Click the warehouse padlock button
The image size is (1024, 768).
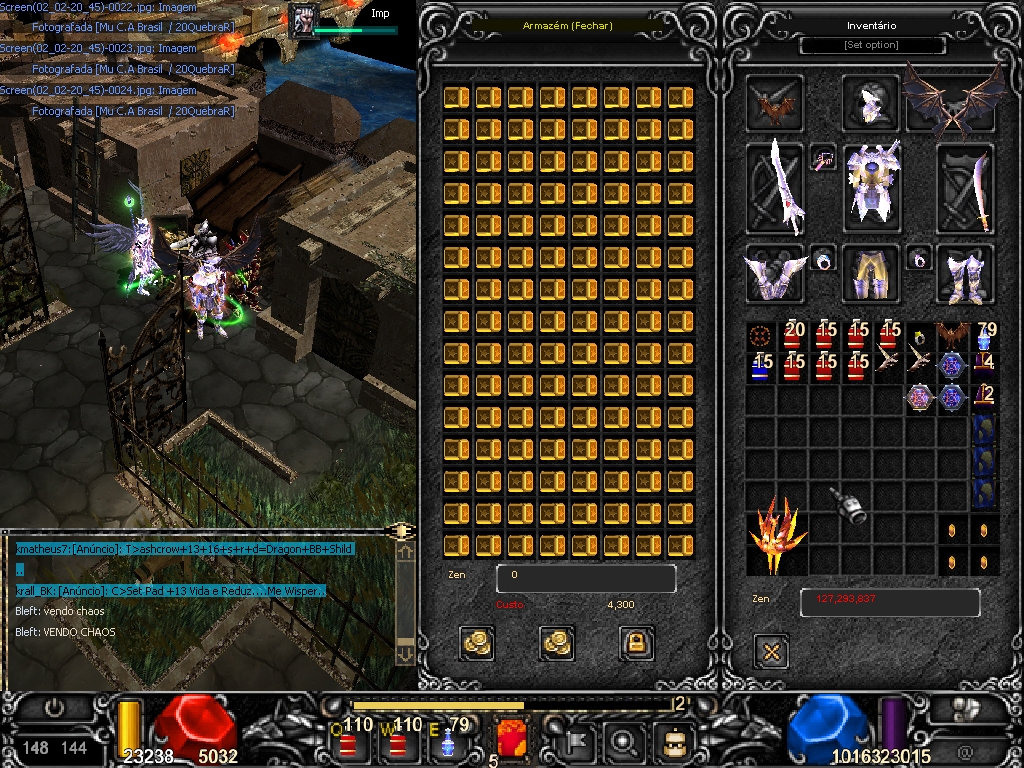tap(637, 642)
